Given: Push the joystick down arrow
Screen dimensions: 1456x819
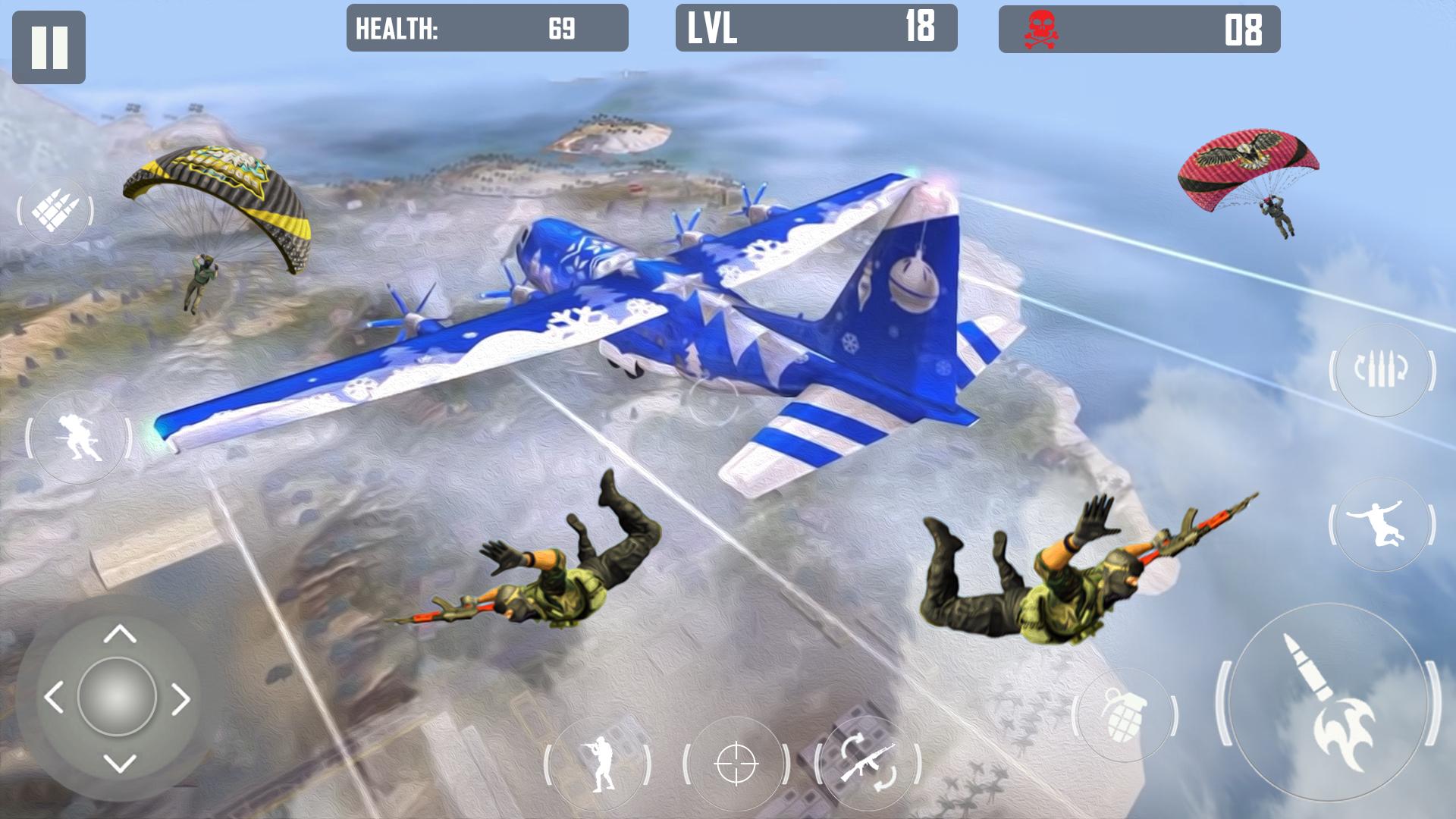Looking at the screenshot, I should (x=119, y=762).
